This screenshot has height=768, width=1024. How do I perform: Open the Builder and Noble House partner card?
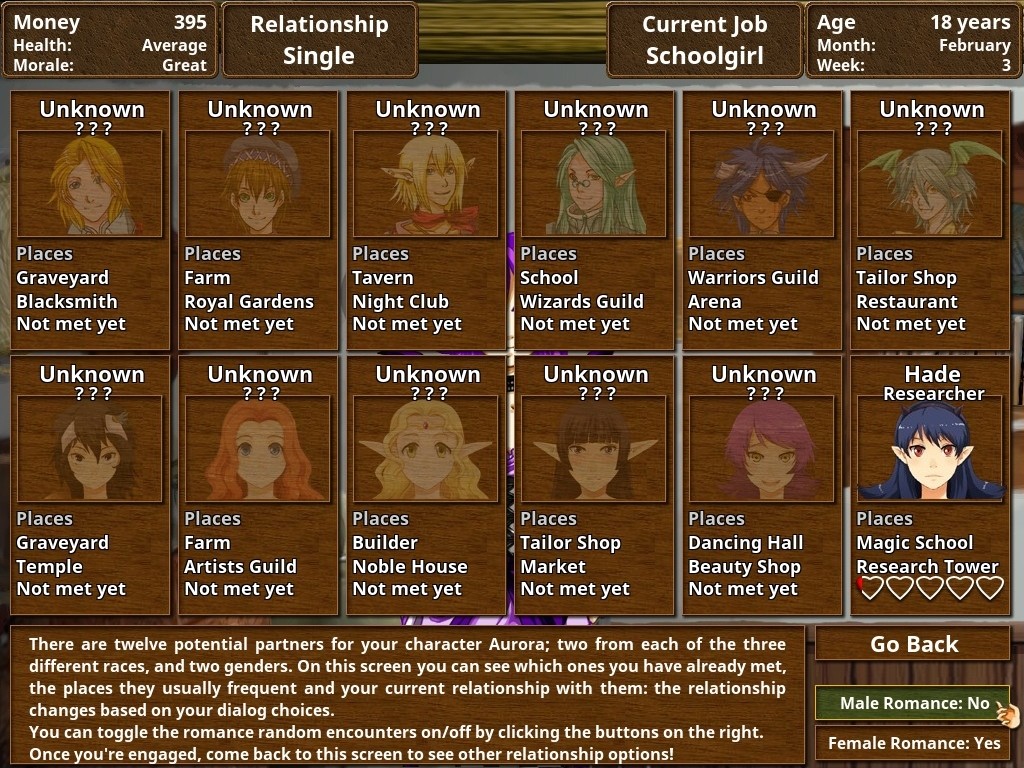pos(426,450)
